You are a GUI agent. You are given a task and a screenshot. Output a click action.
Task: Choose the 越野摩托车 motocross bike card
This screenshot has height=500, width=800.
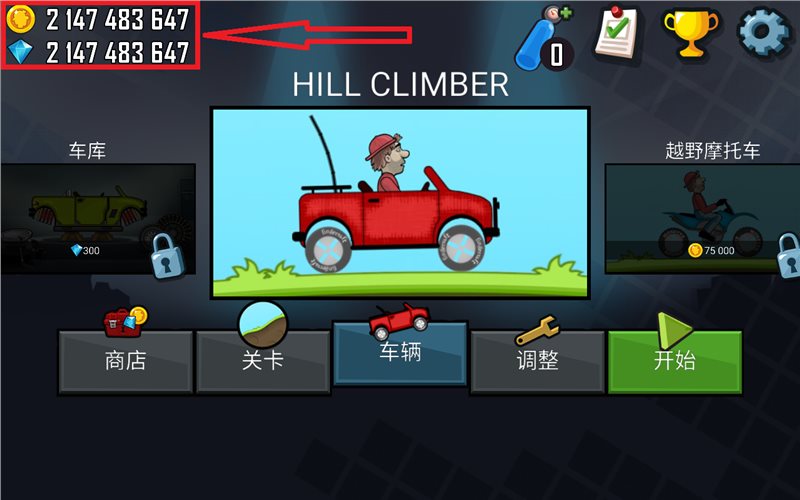(702, 220)
